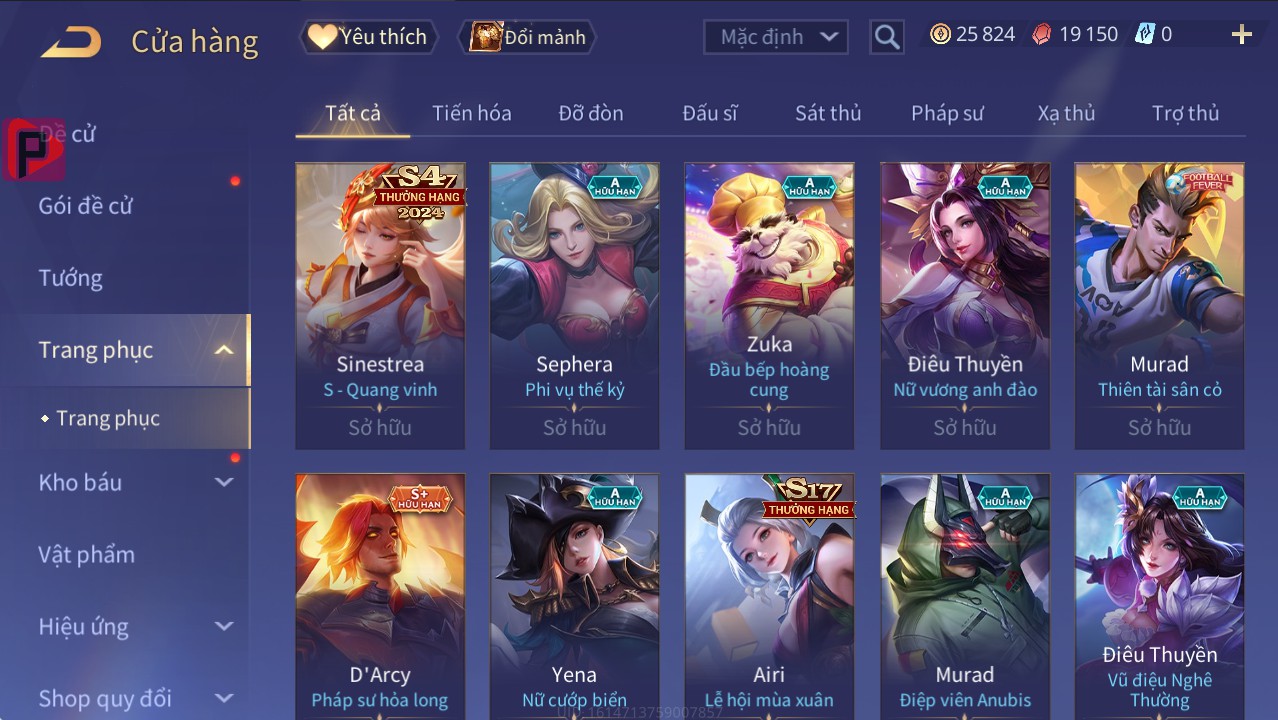View the Xạ thủ skins tab

(1066, 113)
